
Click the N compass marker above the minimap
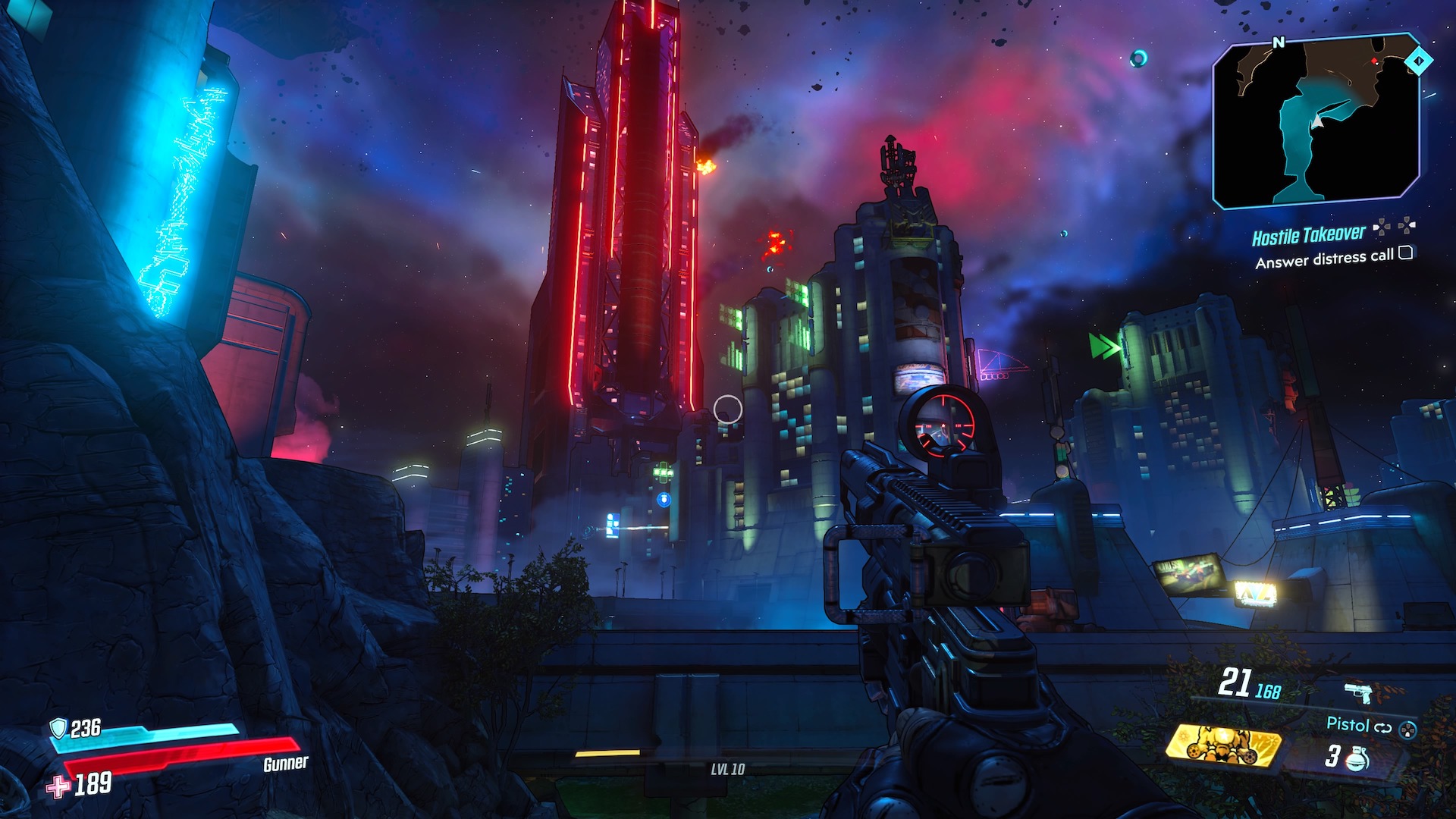[x=1279, y=42]
